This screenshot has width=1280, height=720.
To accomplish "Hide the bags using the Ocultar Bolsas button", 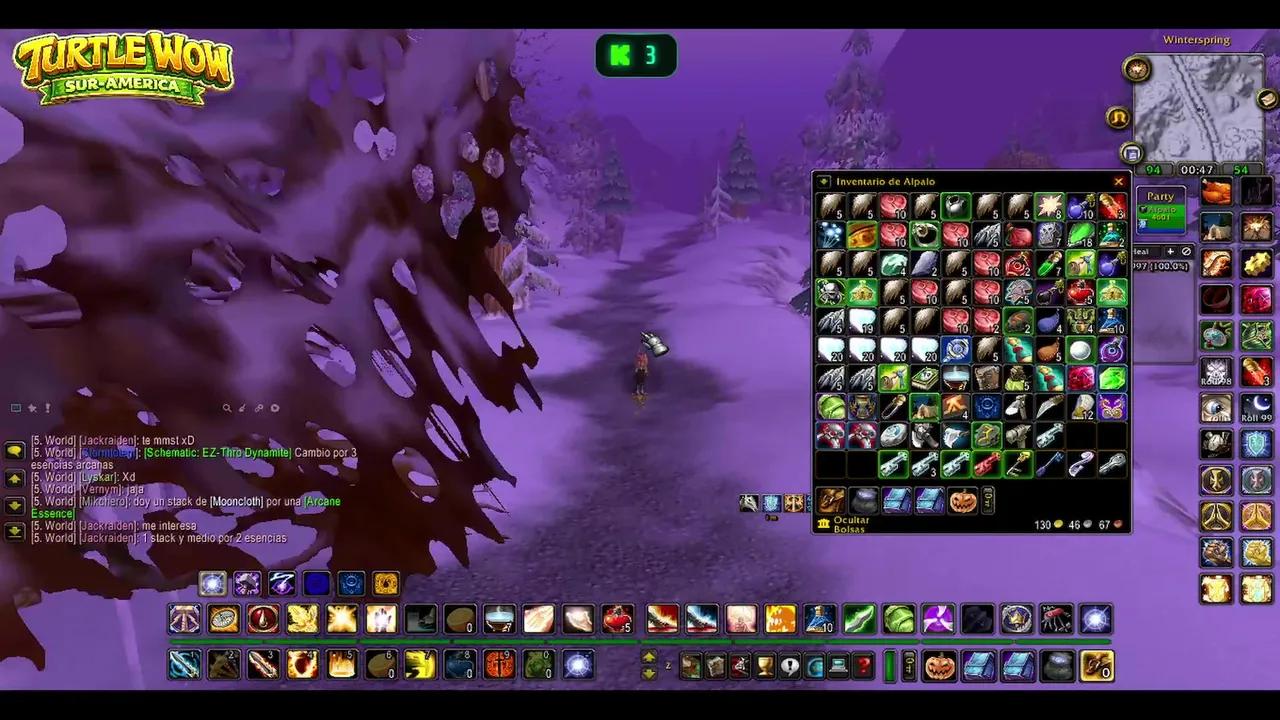I will click(x=852, y=524).
